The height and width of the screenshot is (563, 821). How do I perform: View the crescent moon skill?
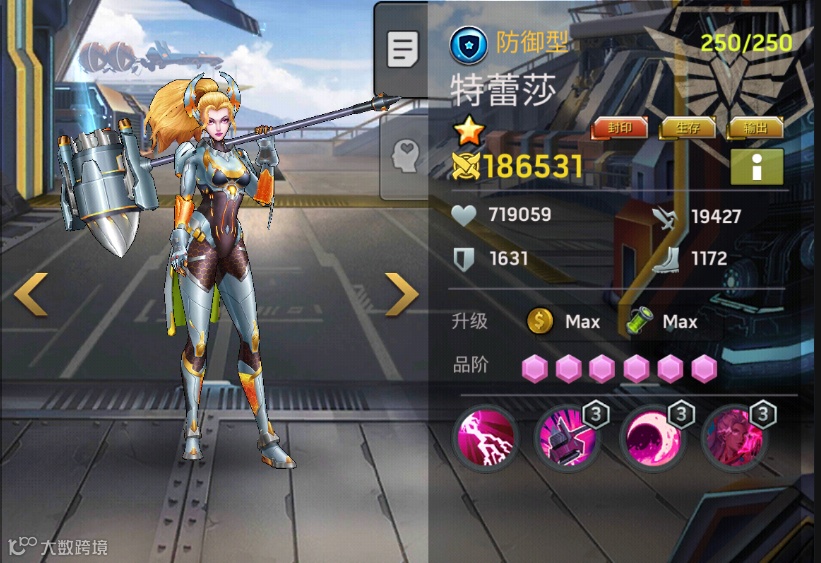coord(650,438)
